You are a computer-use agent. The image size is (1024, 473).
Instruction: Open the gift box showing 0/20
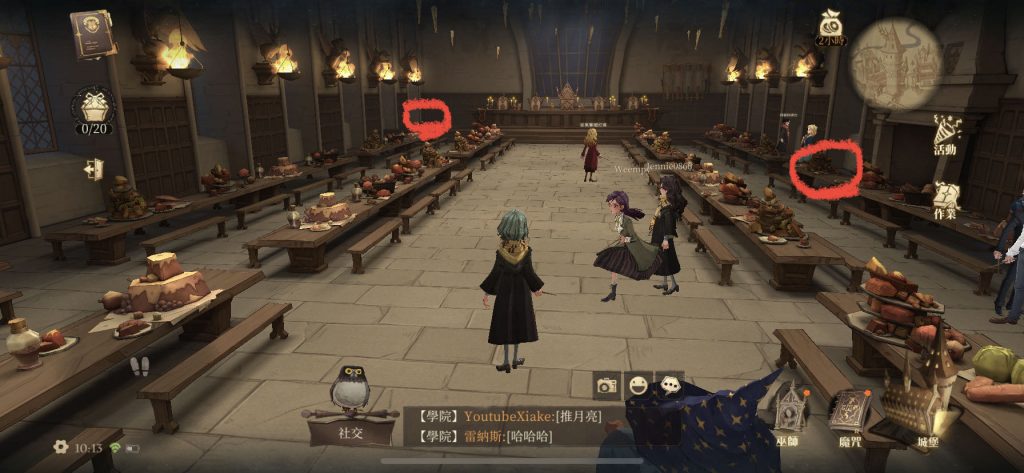(94, 110)
